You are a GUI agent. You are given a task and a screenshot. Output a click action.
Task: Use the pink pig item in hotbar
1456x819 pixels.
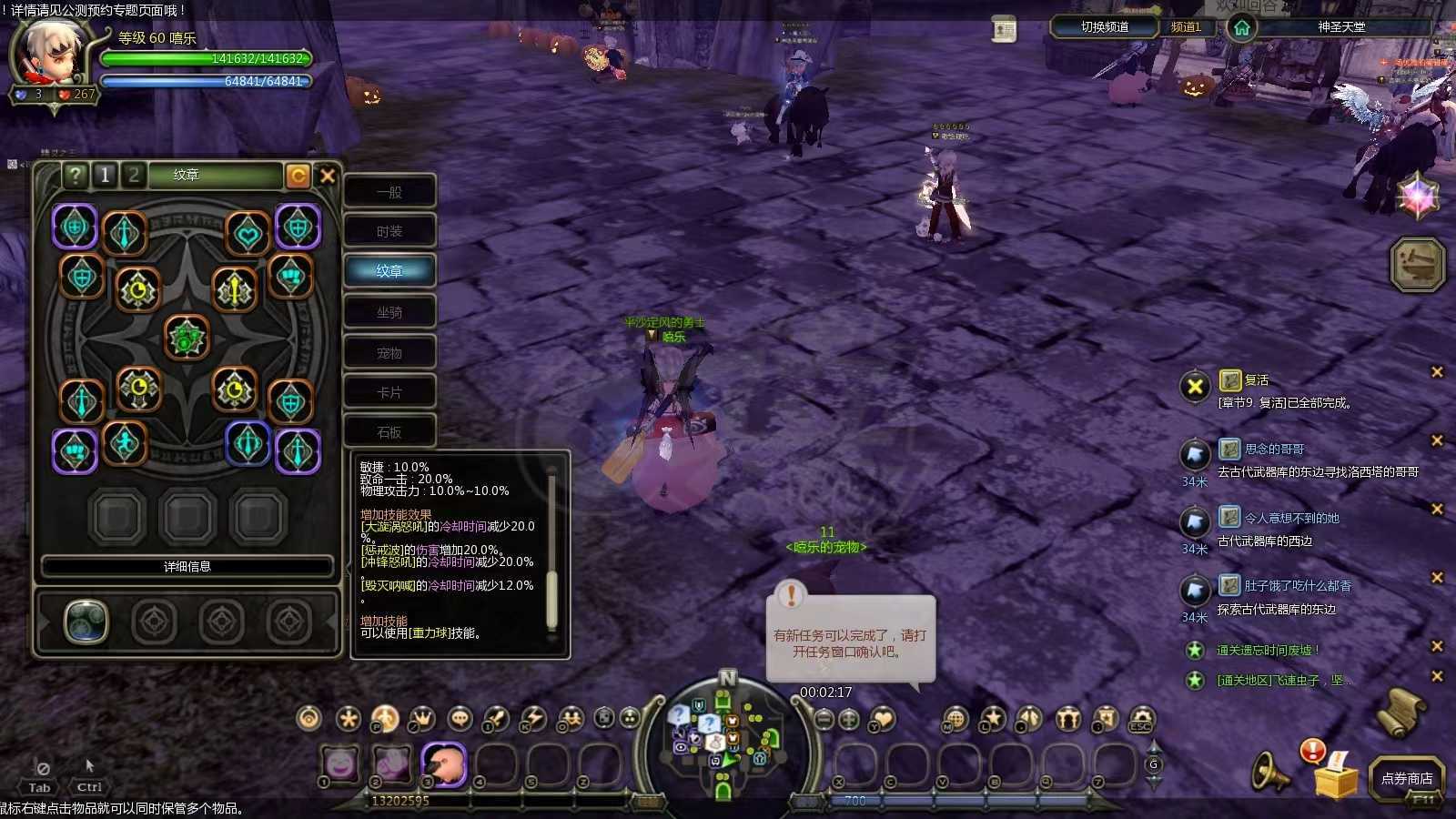(443, 763)
